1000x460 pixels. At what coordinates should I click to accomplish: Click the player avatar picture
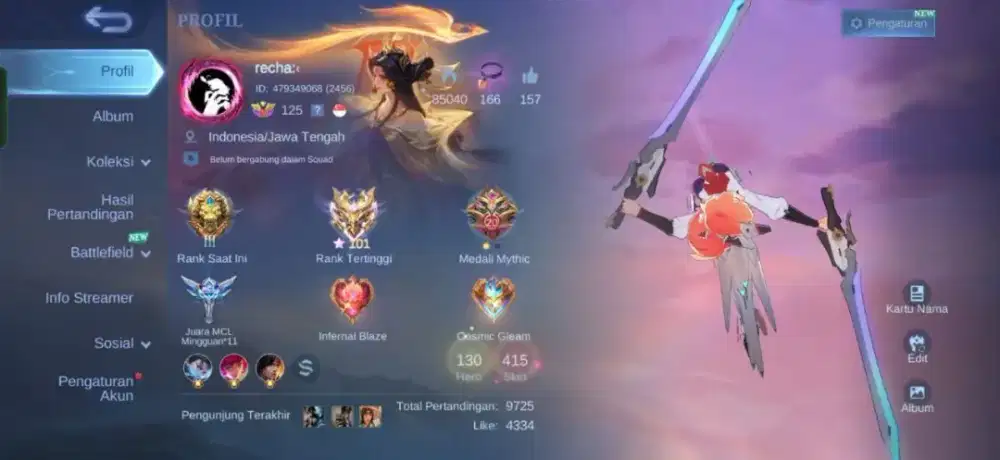tap(212, 91)
